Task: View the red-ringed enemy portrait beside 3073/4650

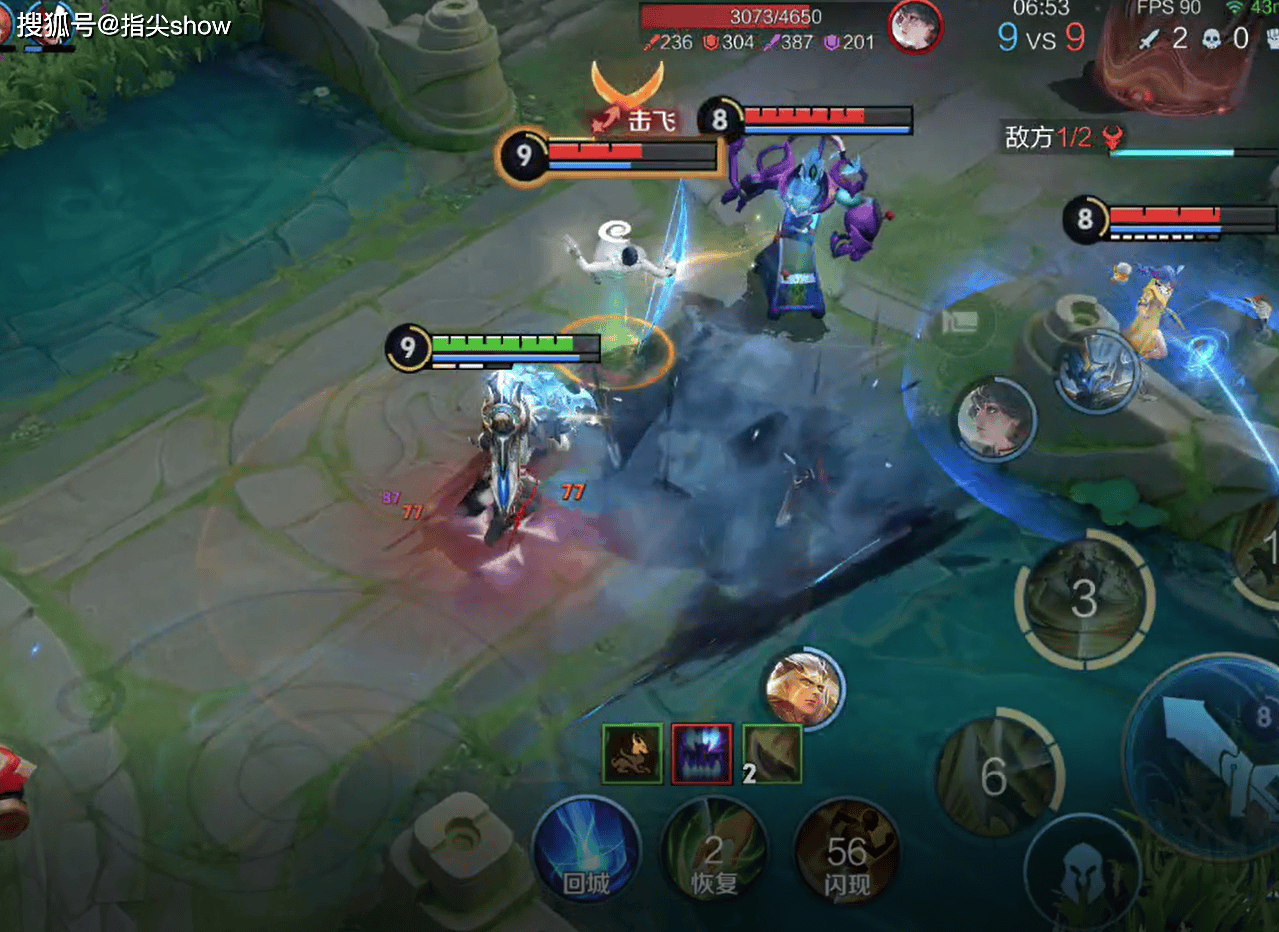Action: pyautogui.click(x=915, y=27)
